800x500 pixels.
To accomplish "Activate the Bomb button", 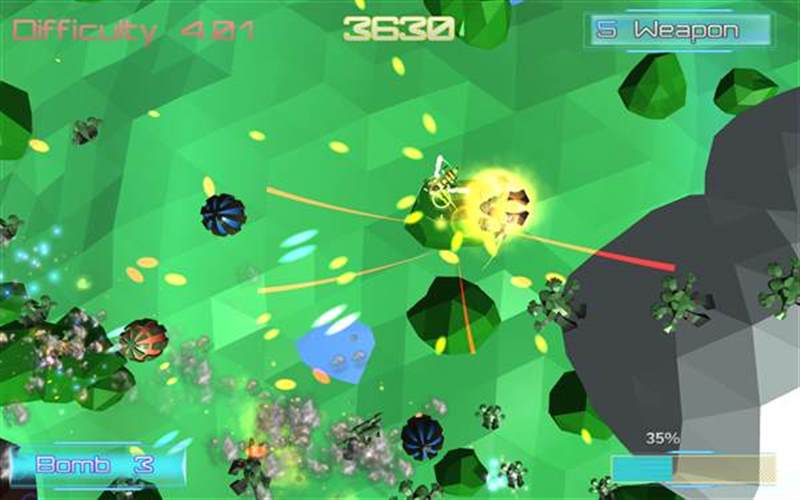I will pos(96,465).
